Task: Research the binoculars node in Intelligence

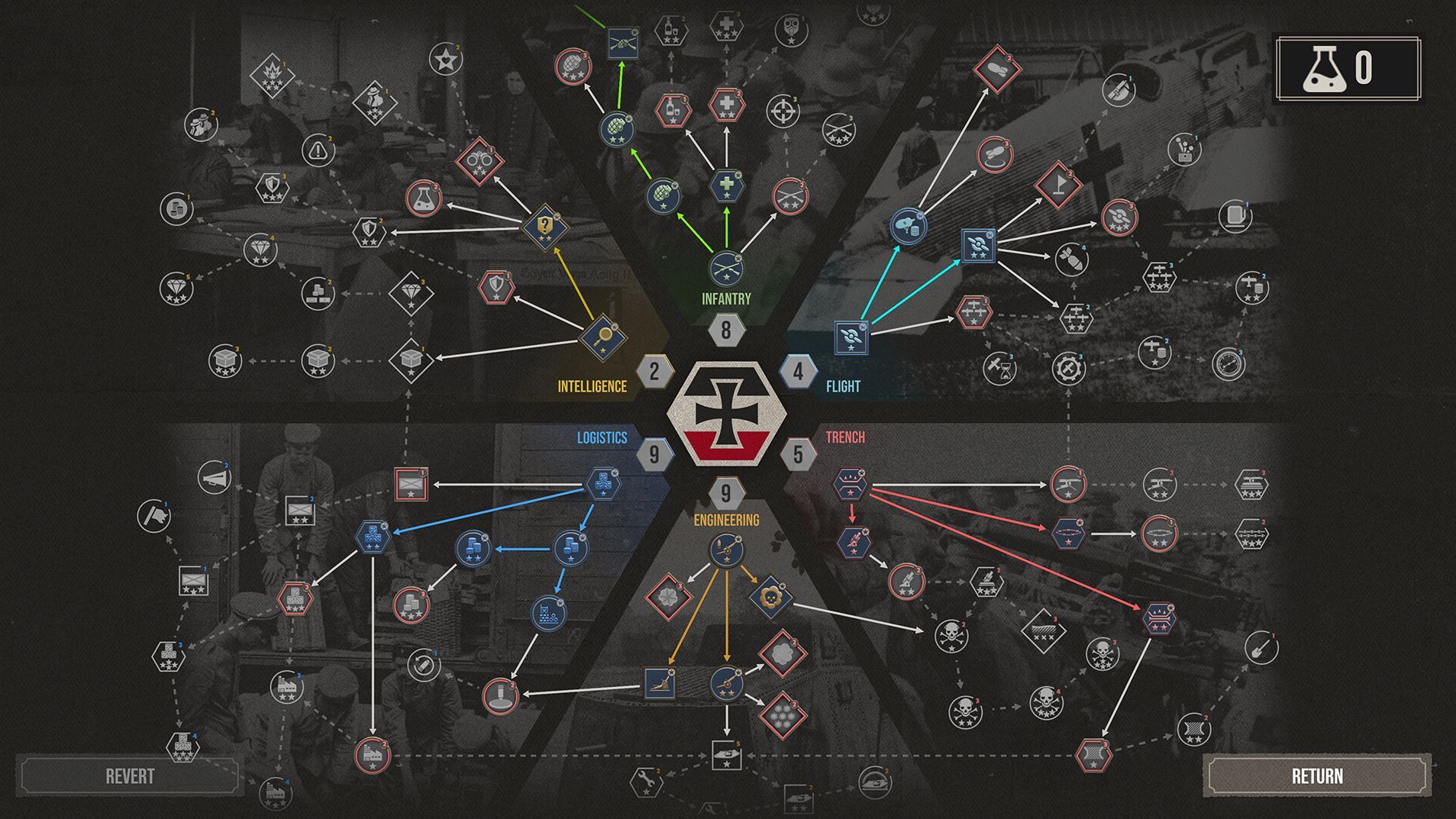Action: point(479,162)
